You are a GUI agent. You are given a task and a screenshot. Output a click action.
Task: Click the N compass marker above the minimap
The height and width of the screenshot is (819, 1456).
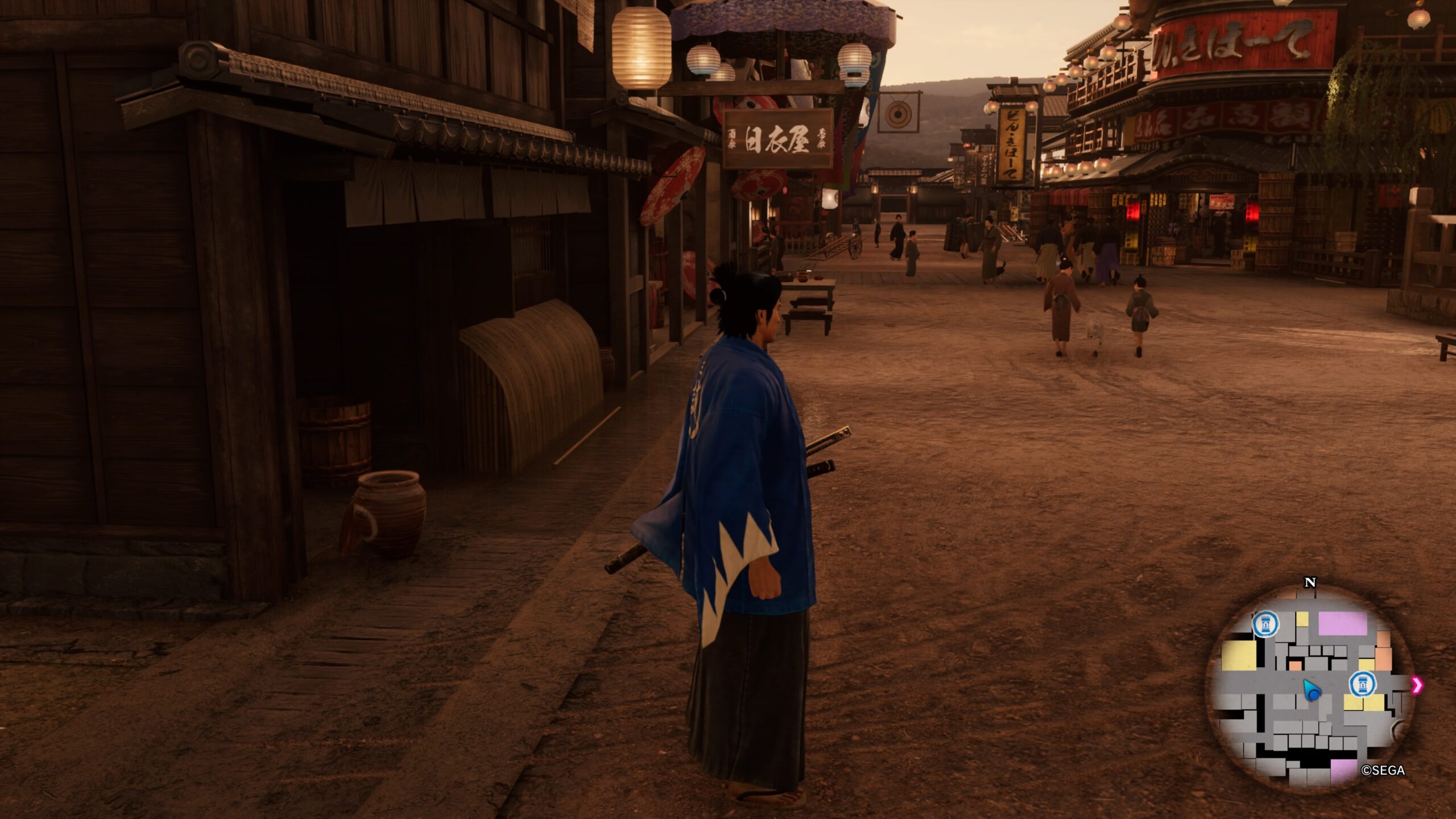1310,582
